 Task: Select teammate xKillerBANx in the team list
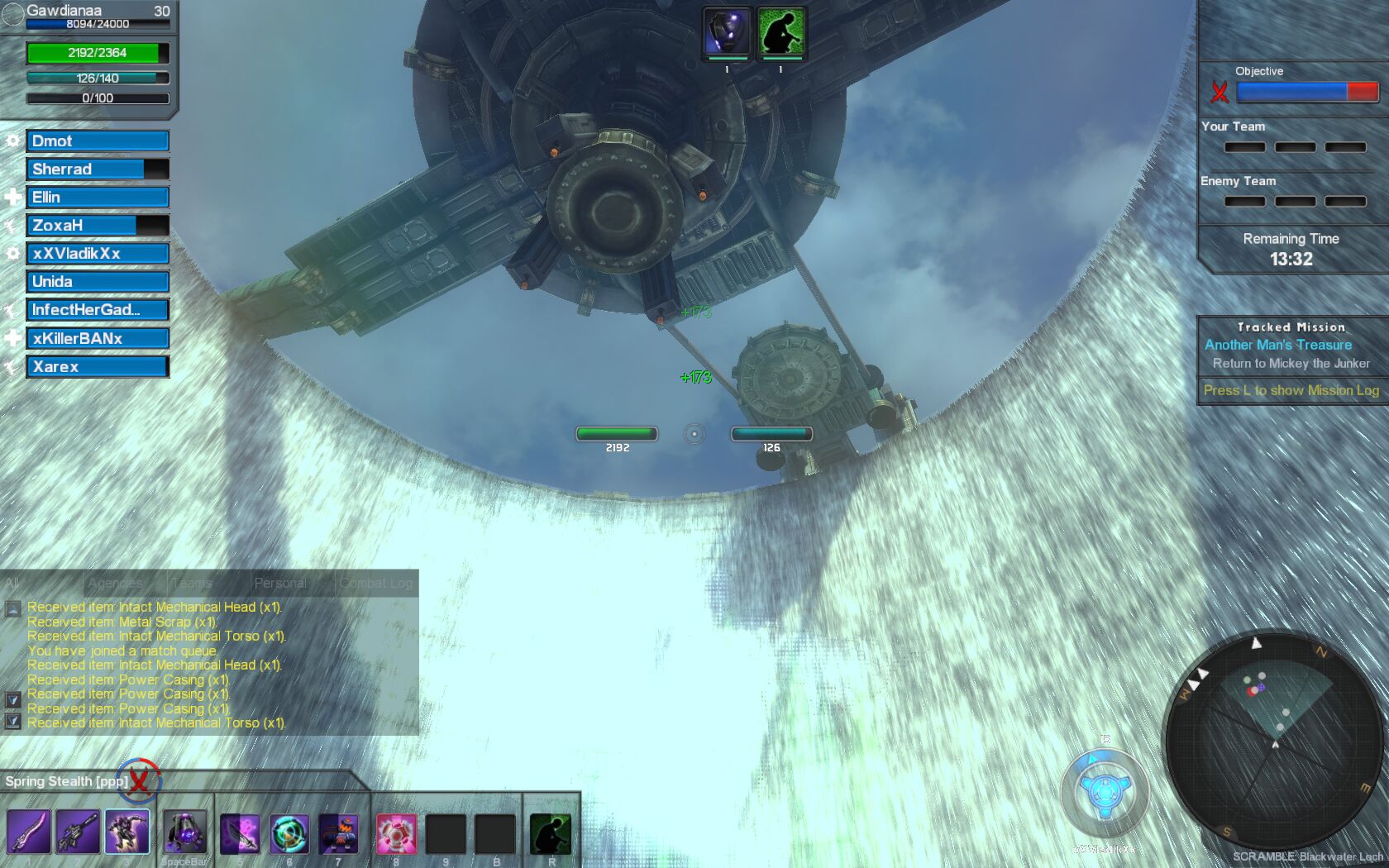coord(98,338)
